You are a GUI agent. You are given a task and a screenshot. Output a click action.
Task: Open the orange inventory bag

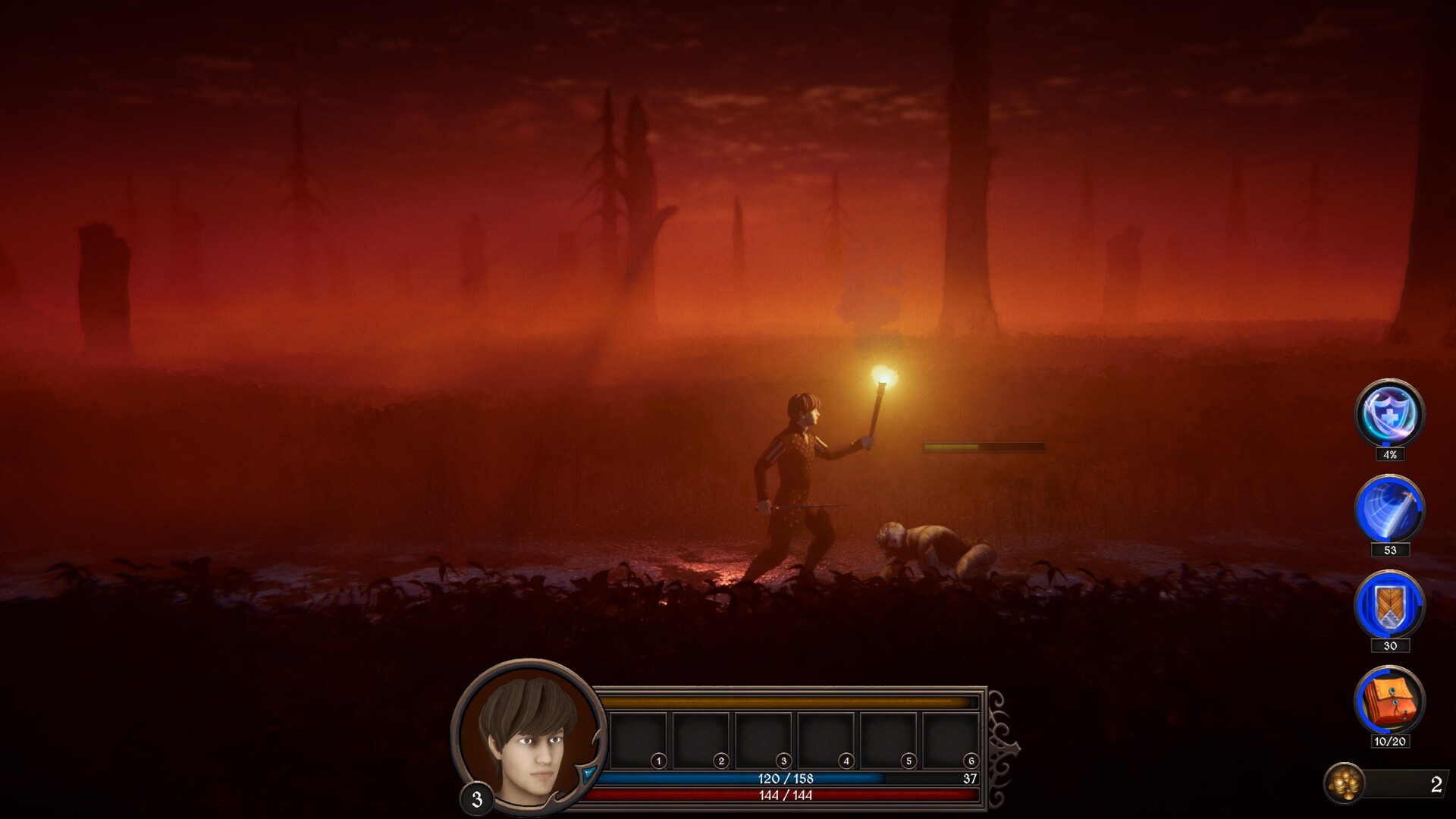[x=1389, y=700]
